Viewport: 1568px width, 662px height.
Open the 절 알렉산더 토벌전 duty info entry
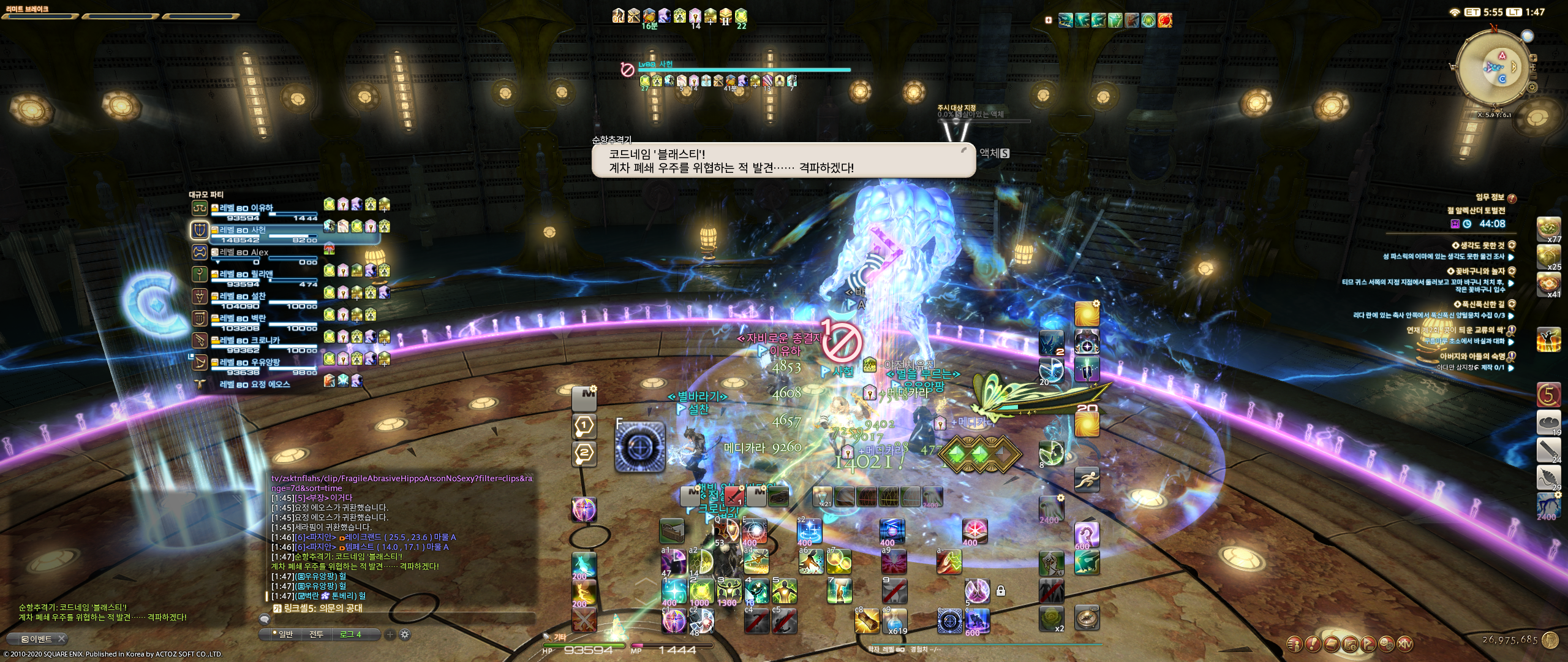(1475, 210)
